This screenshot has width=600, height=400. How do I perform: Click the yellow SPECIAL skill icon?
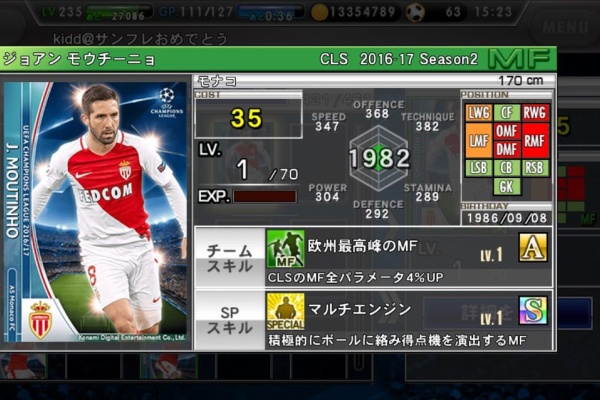(x=285, y=312)
